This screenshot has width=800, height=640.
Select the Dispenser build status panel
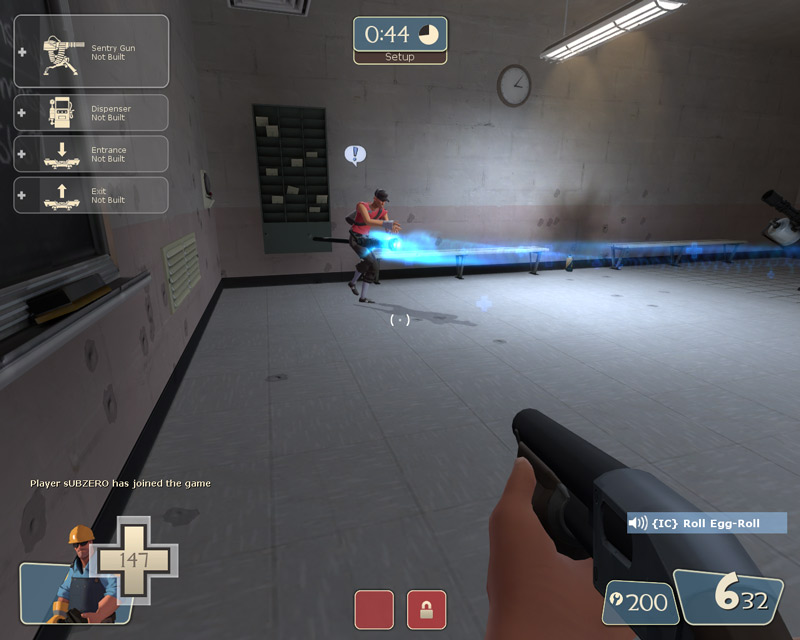[91, 112]
